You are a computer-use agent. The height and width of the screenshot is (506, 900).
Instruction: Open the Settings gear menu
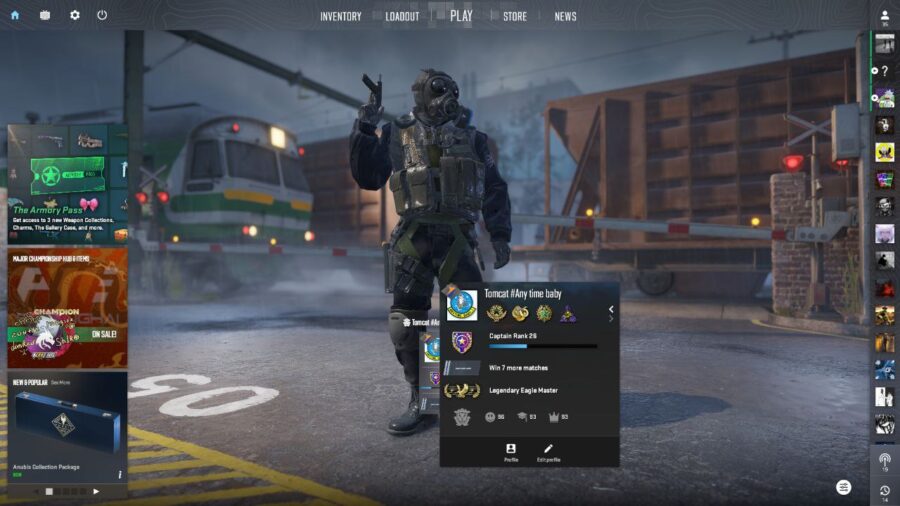coord(74,15)
